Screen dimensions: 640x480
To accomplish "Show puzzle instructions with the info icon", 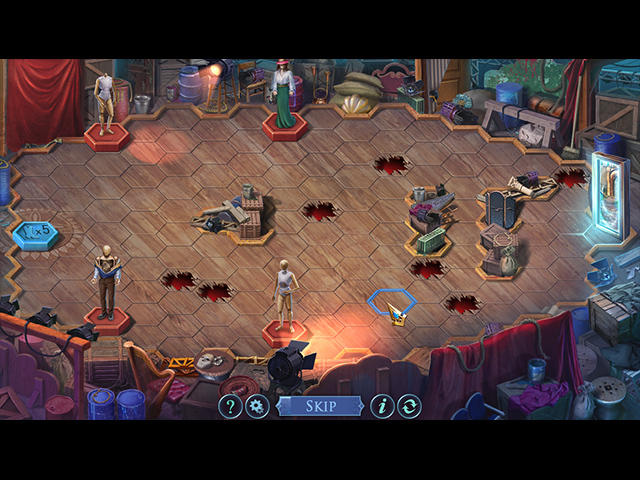I will point(382,406).
